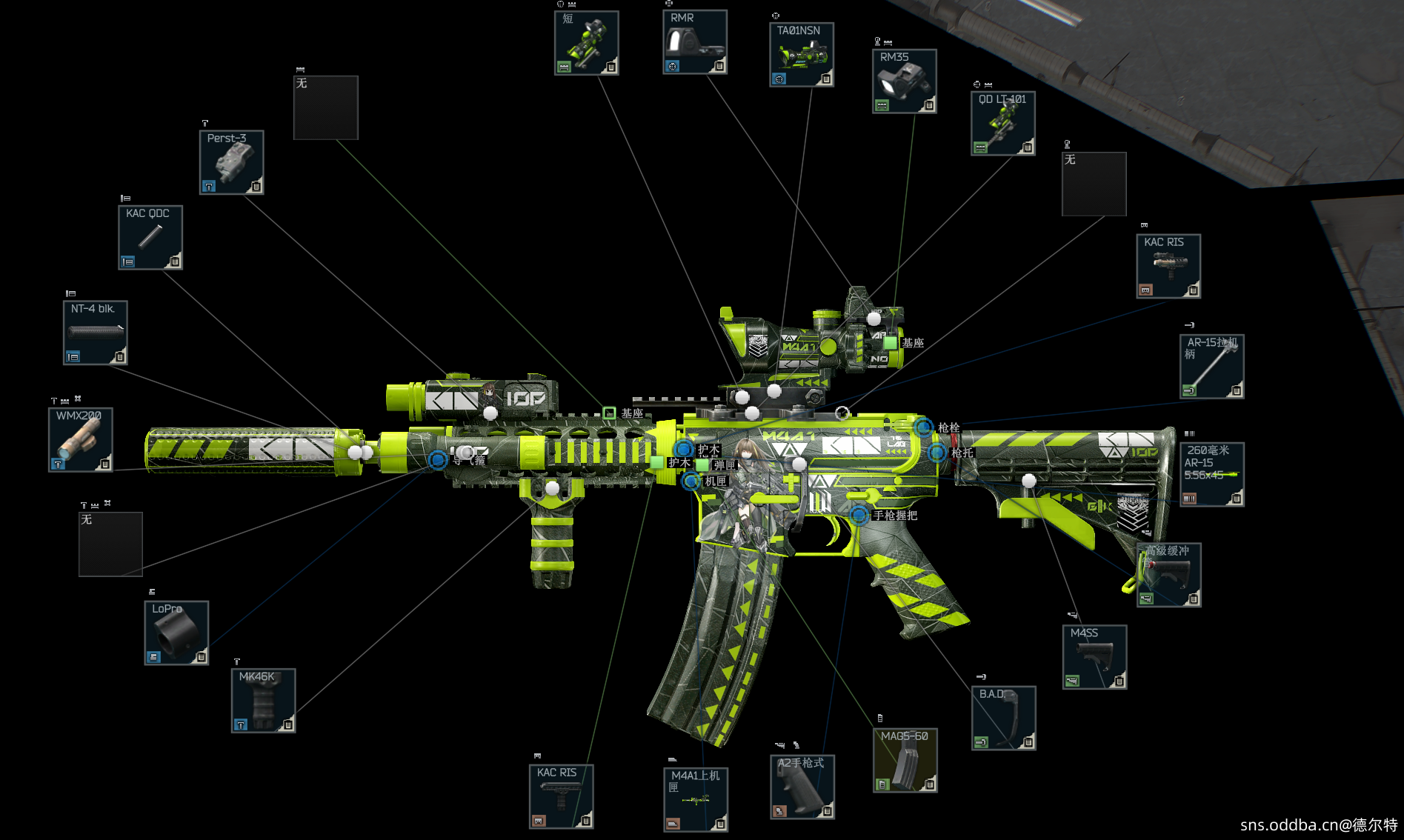This screenshot has width=1404, height=840.
Task: Select the A2 pistol grip slot
Action: tap(802, 787)
